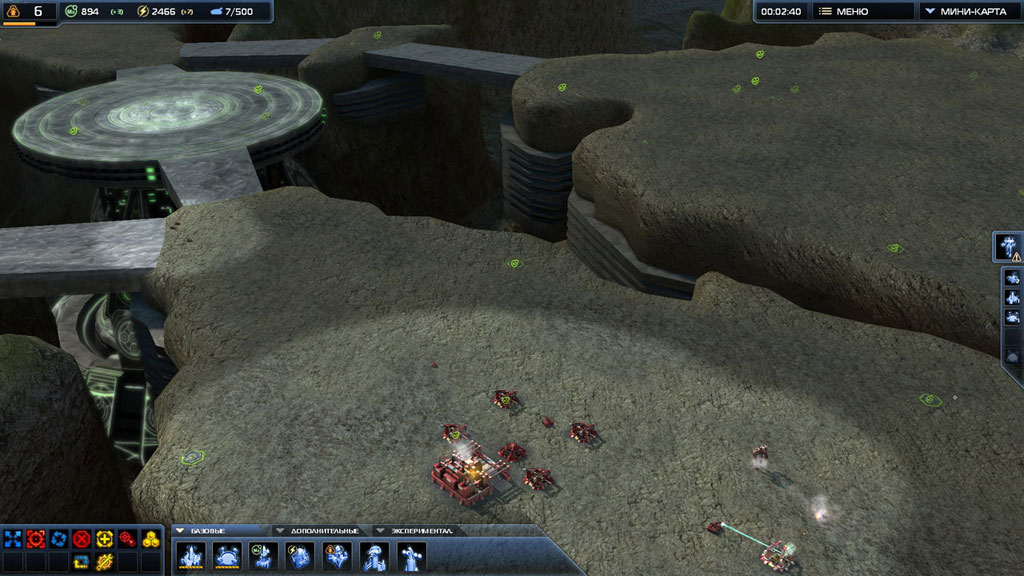The width and height of the screenshot is (1024, 576).
Task: Open the МЕНЮ dropdown
Action: point(863,11)
